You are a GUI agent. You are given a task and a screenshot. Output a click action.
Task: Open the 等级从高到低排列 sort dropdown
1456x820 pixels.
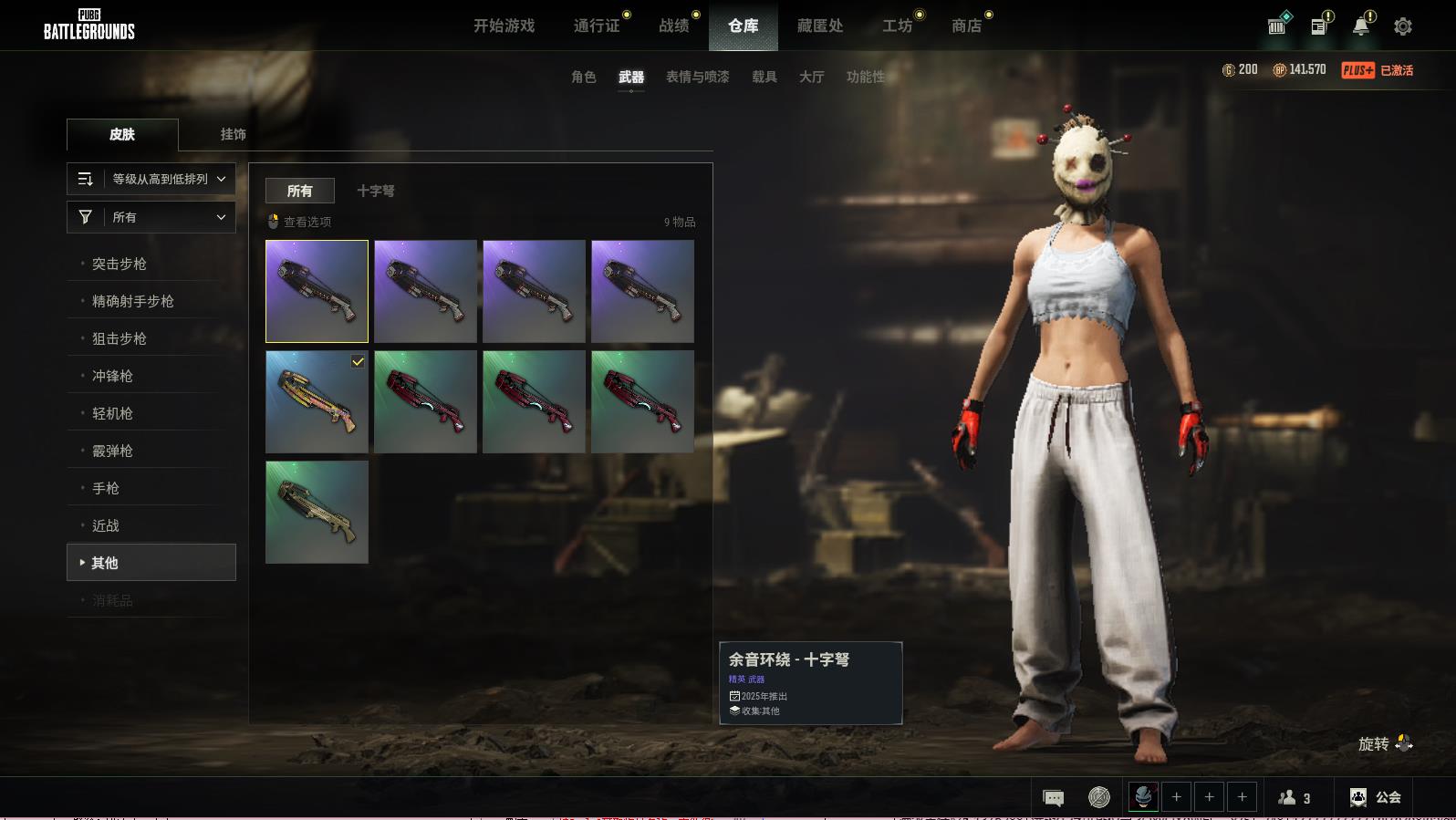tap(151, 179)
